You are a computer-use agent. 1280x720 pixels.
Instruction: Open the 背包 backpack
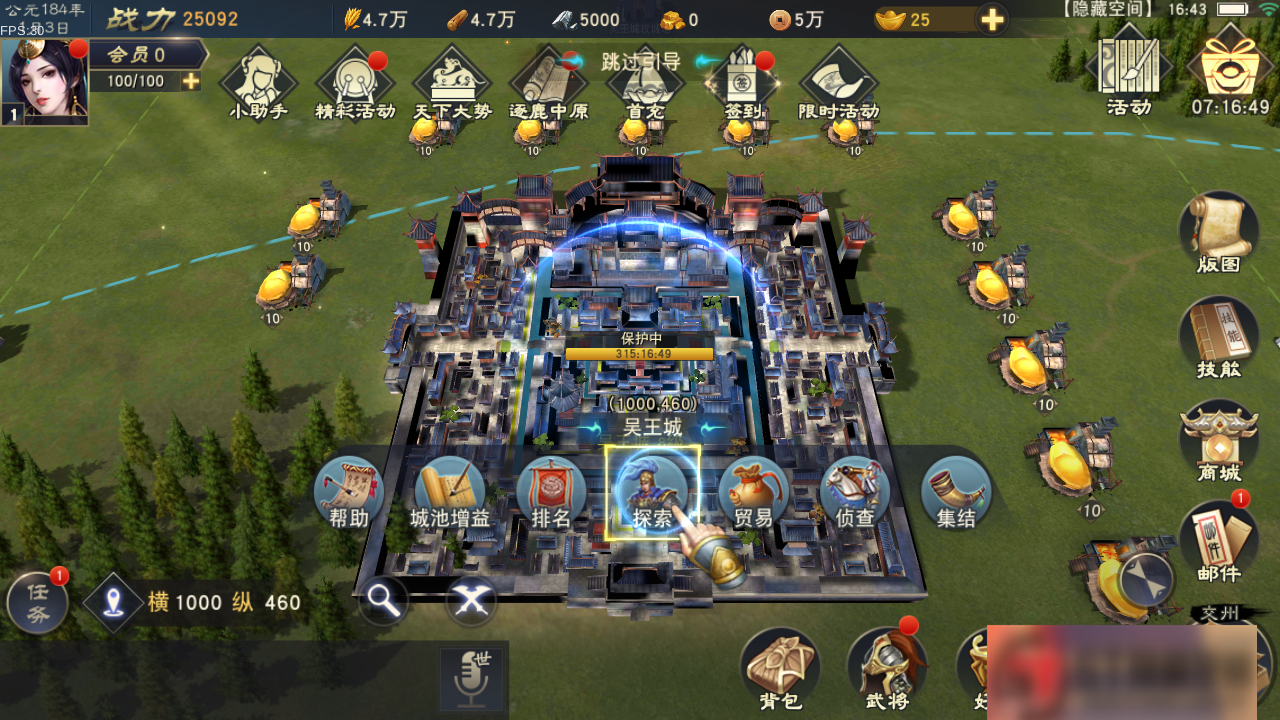tap(780, 666)
